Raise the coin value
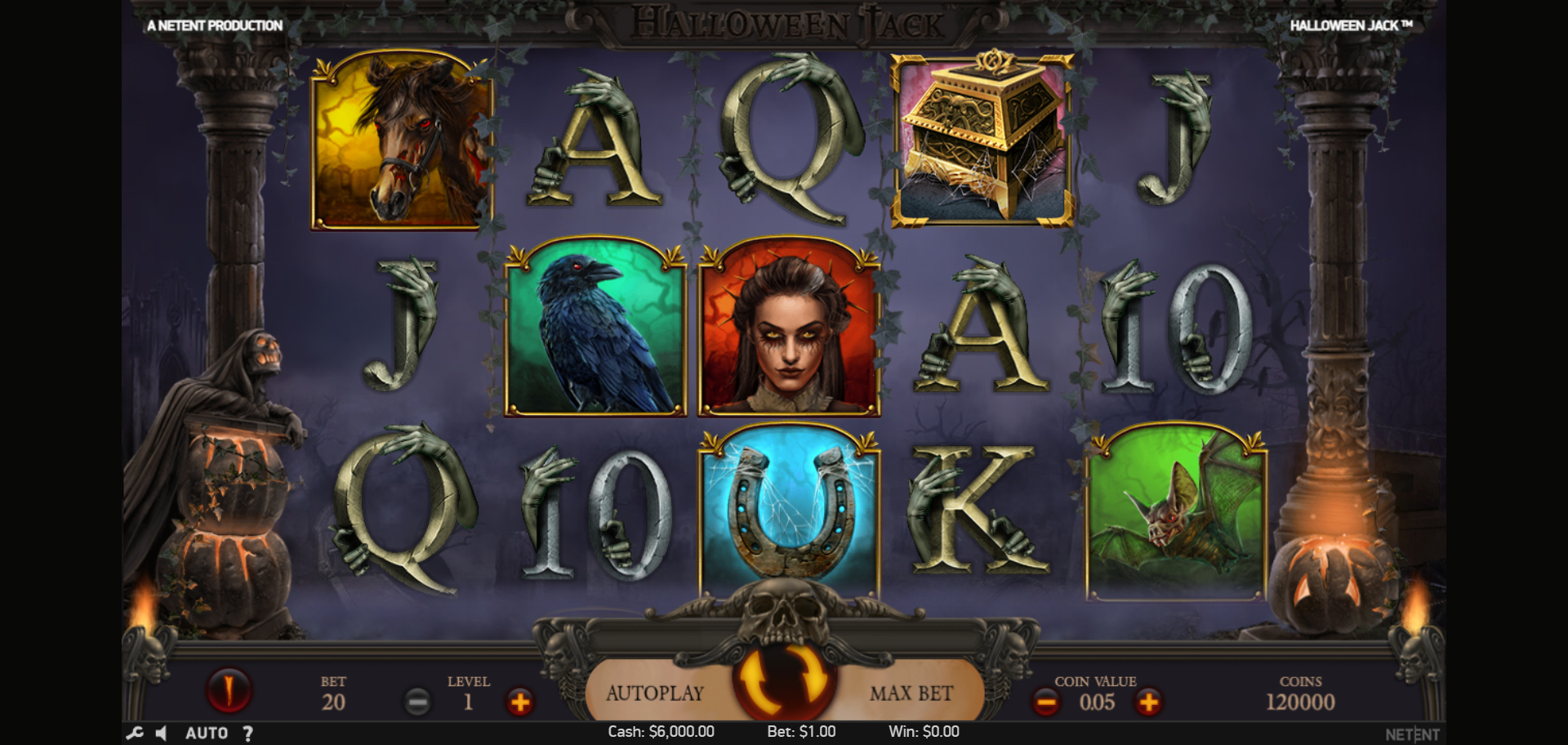The image size is (1568, 745). [x=1148, y=702]
